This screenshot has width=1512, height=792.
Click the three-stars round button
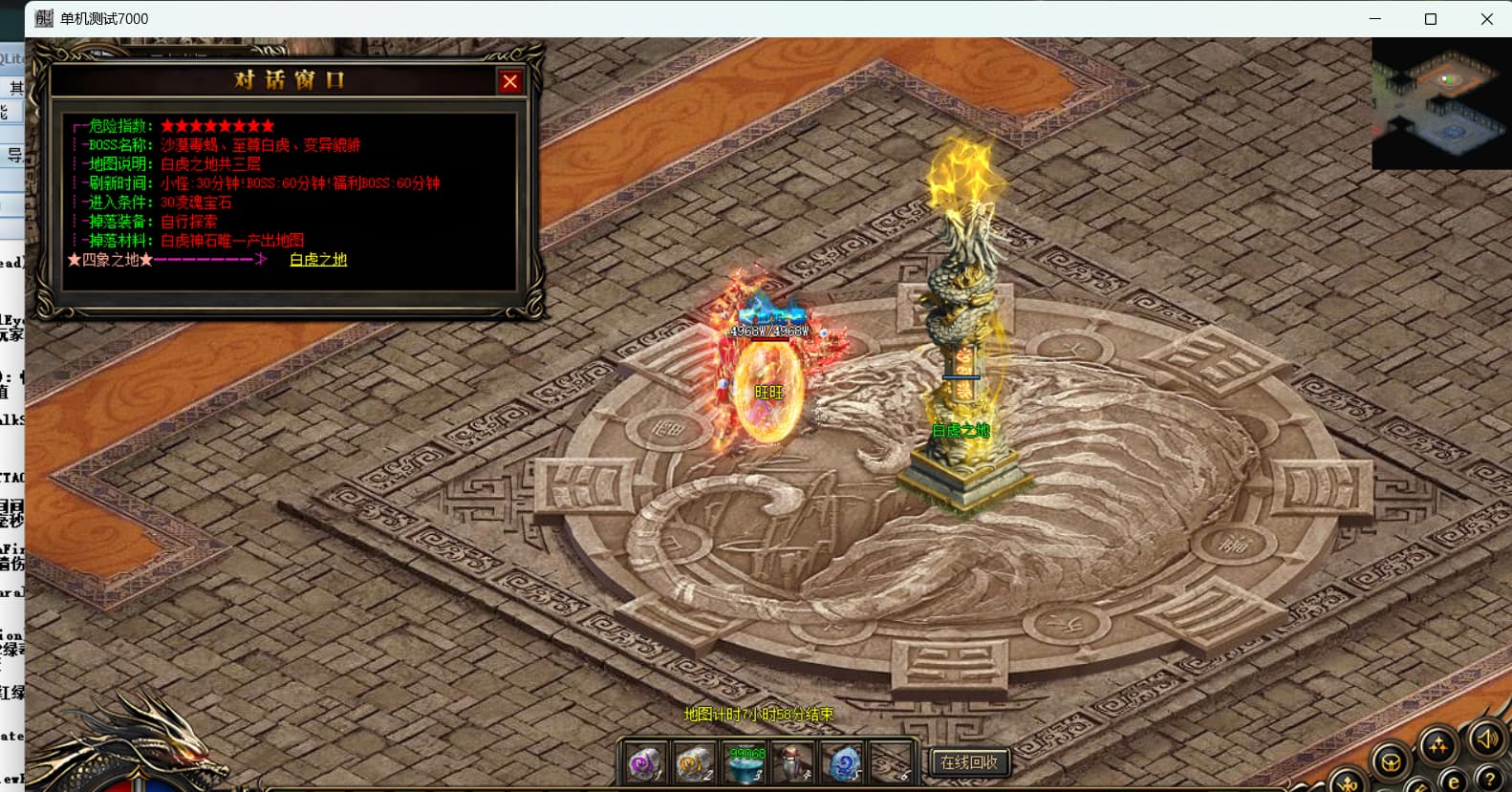1437,746
